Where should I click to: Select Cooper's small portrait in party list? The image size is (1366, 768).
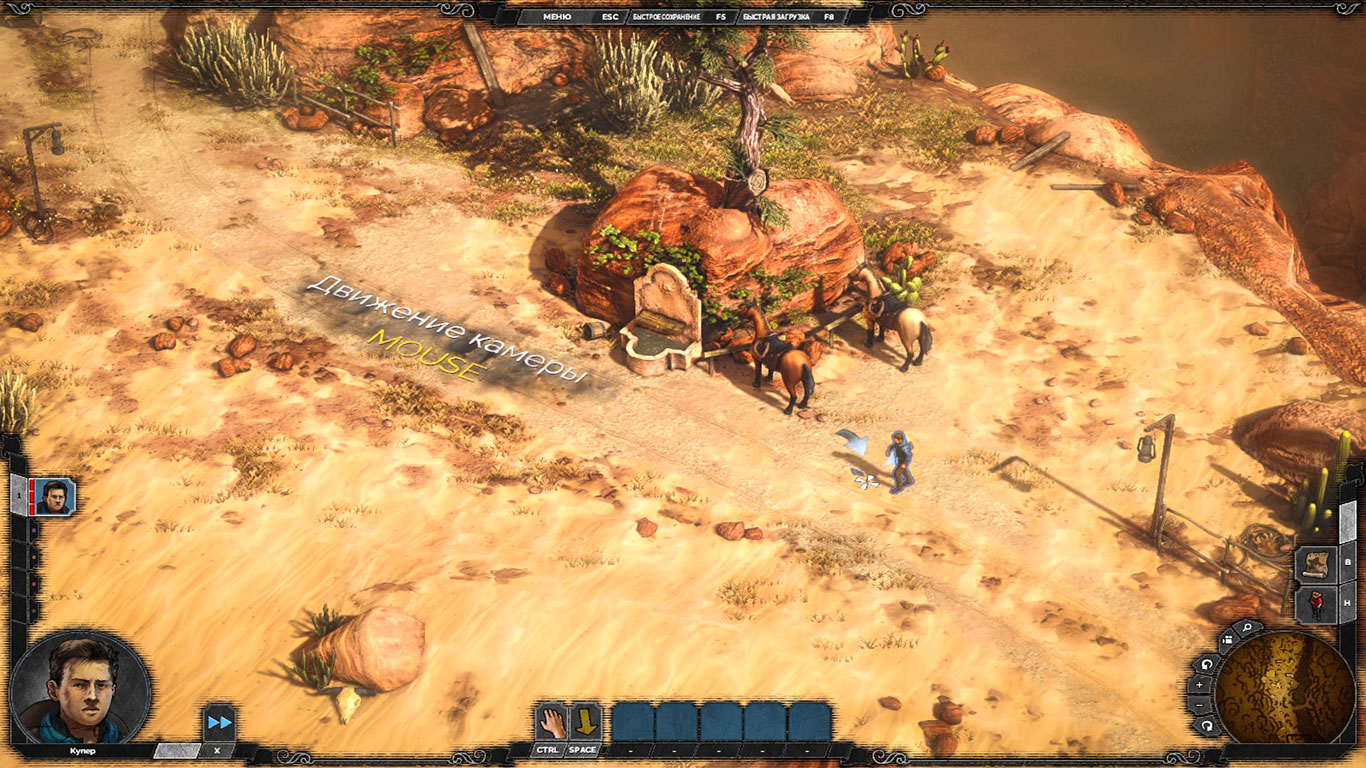53,495
